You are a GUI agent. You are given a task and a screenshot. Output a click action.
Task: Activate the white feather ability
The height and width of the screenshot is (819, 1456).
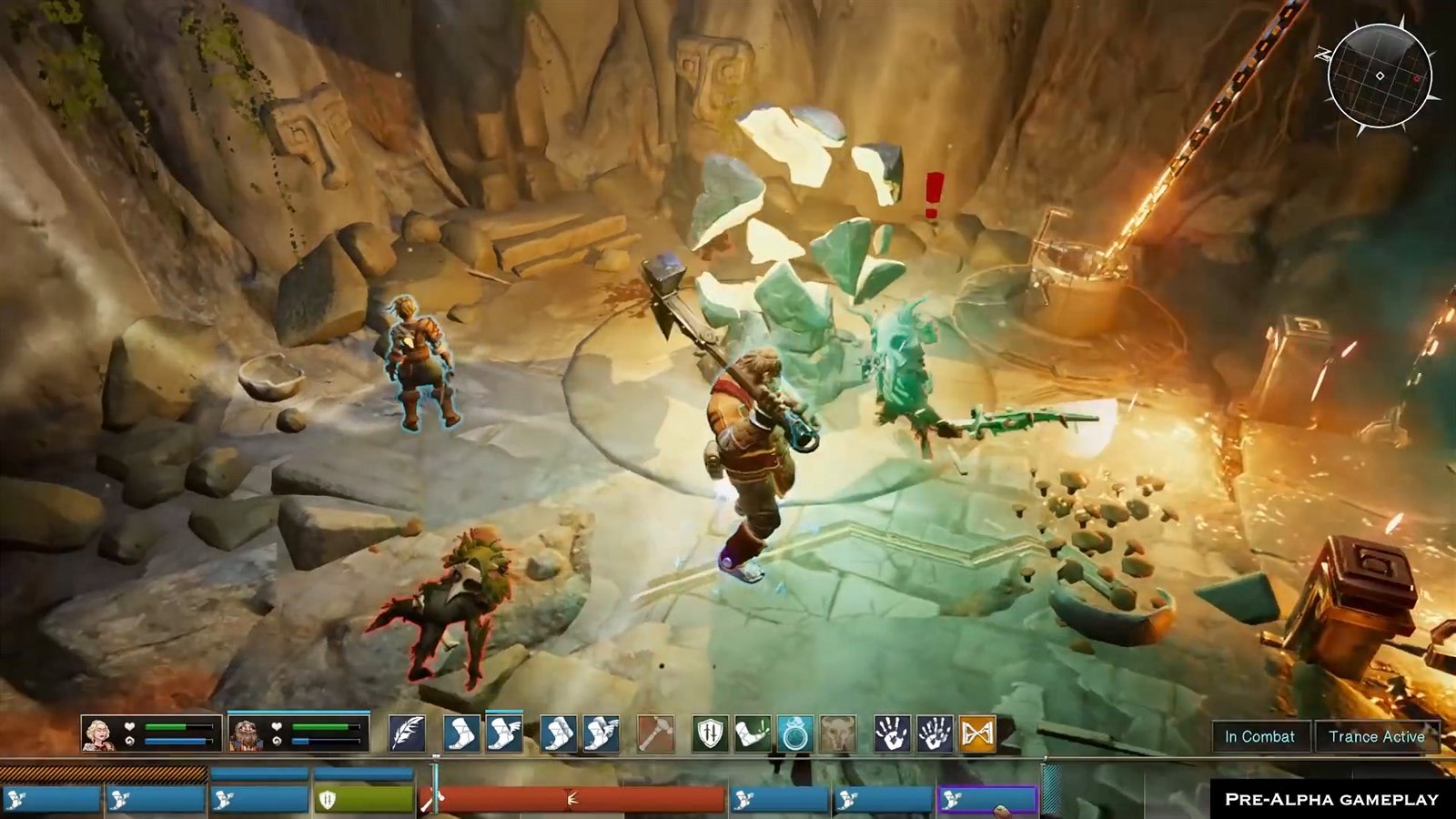click(407, 733)
